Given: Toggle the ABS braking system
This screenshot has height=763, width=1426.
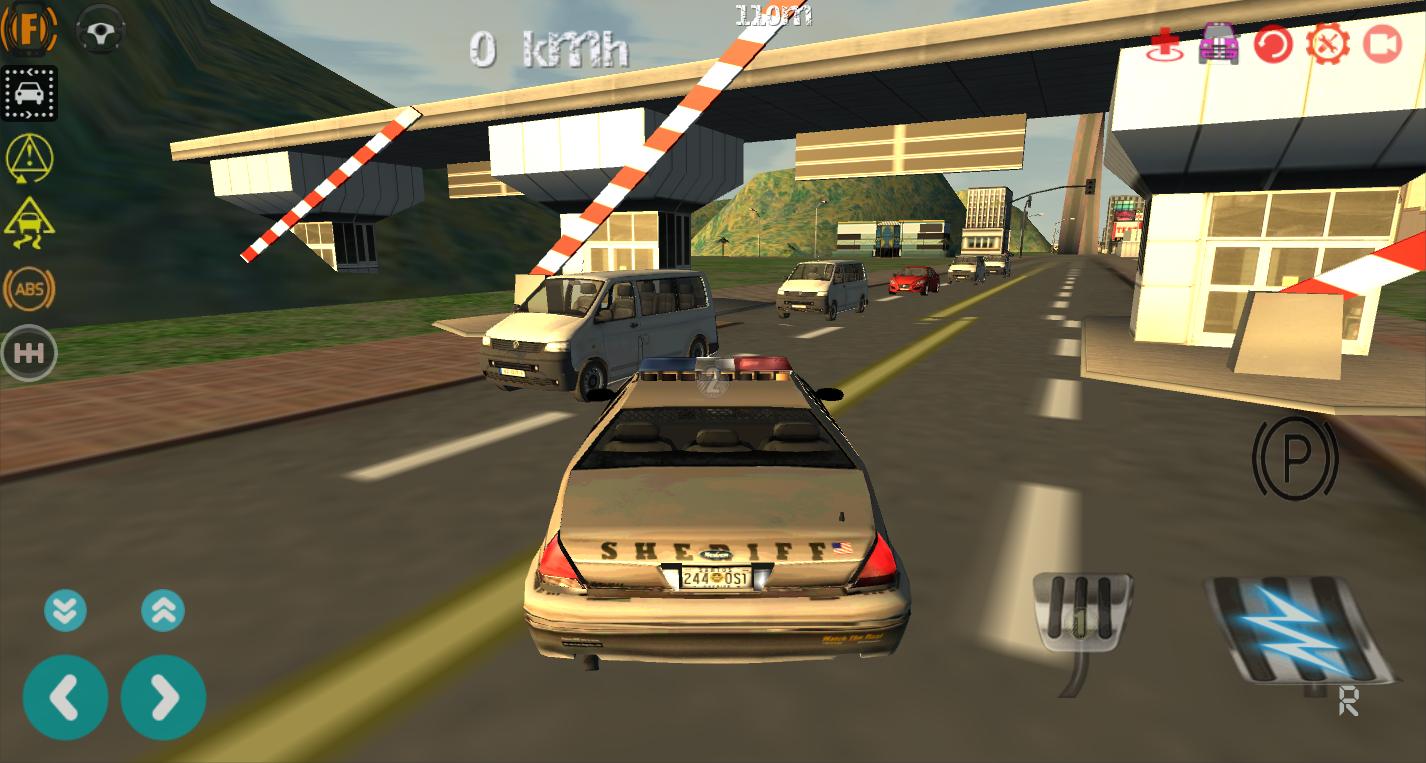Looking at the screenshot, I should tap(29, 289).
